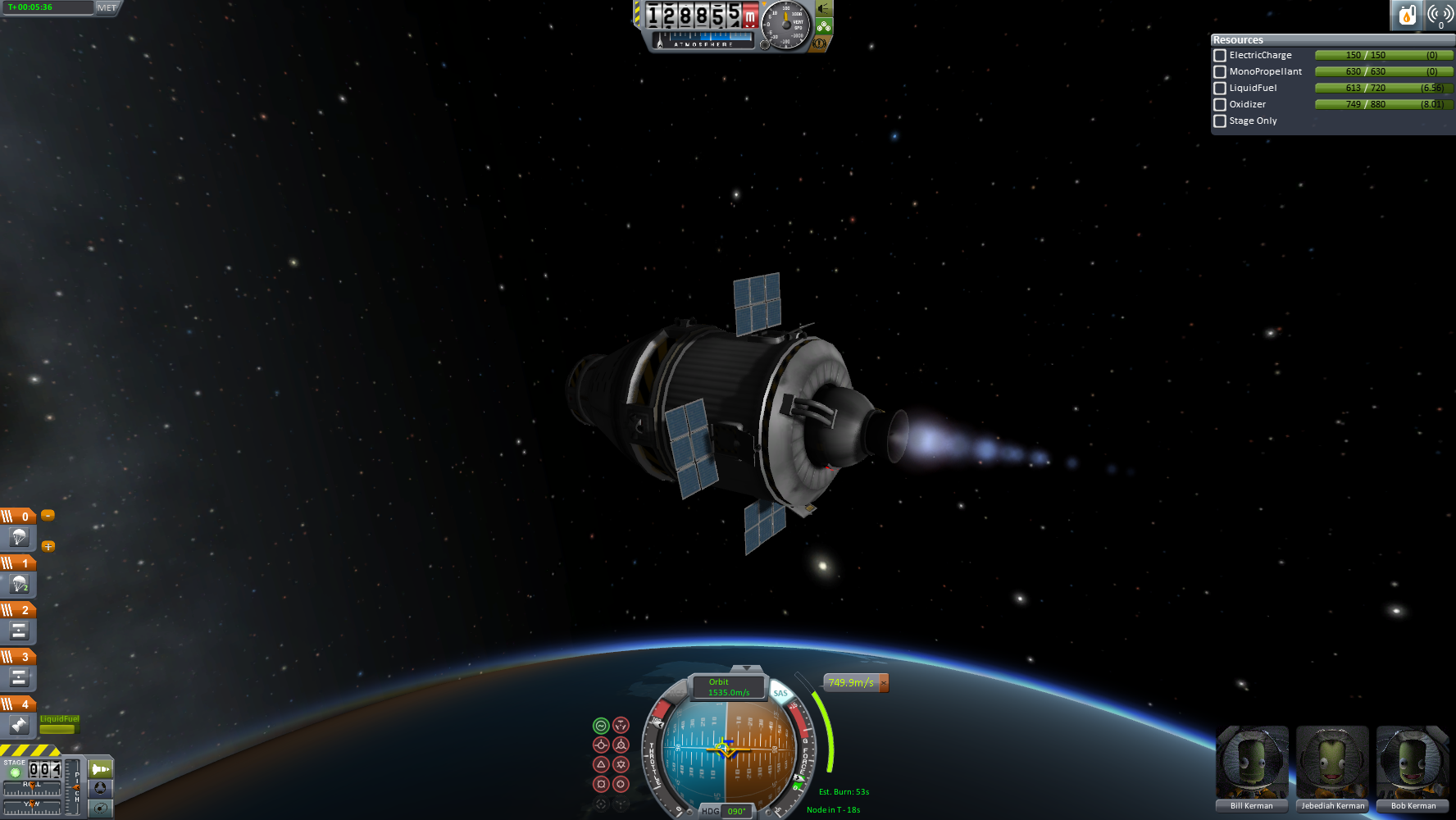Toggle the SAS button on the navball

point(780,694)
